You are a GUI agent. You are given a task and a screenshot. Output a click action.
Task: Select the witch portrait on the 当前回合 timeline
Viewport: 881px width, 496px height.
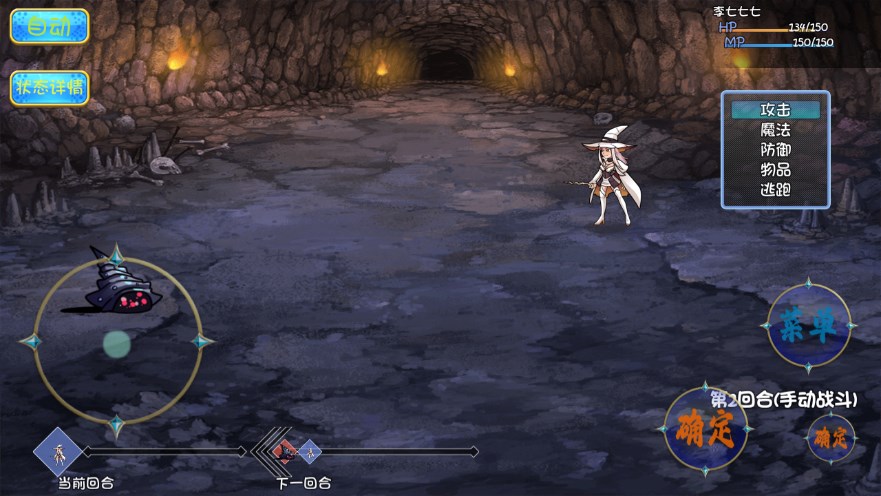coord(58,452)
